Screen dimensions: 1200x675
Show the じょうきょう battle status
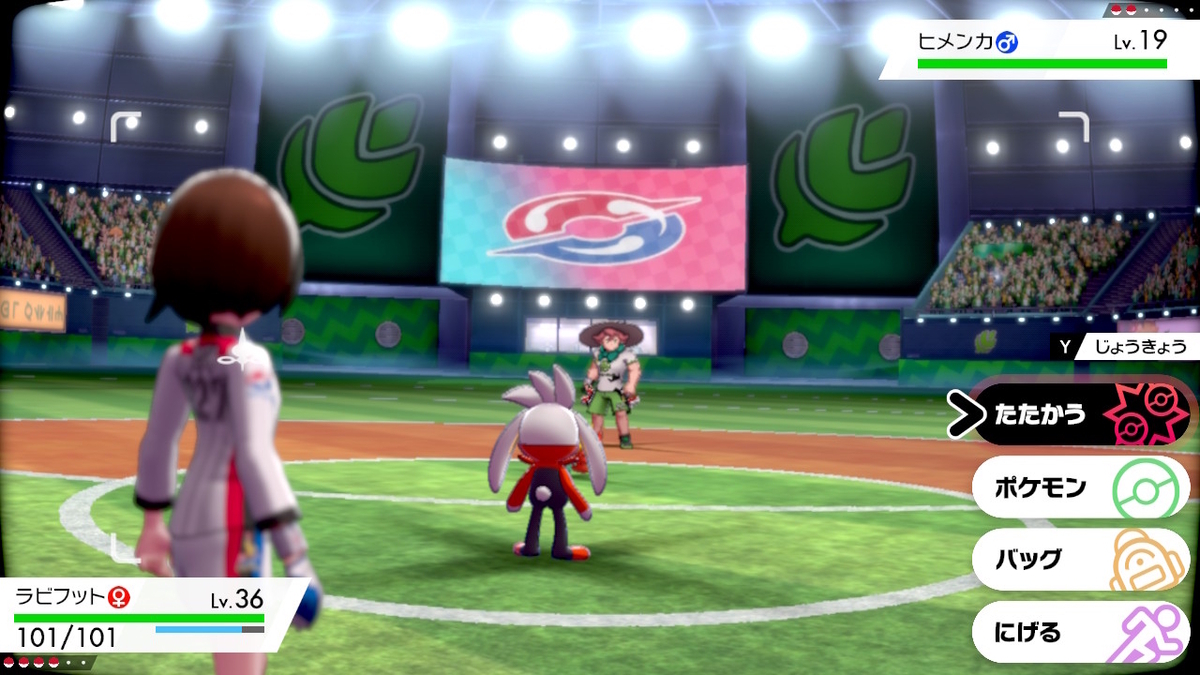click(1125, 347)
